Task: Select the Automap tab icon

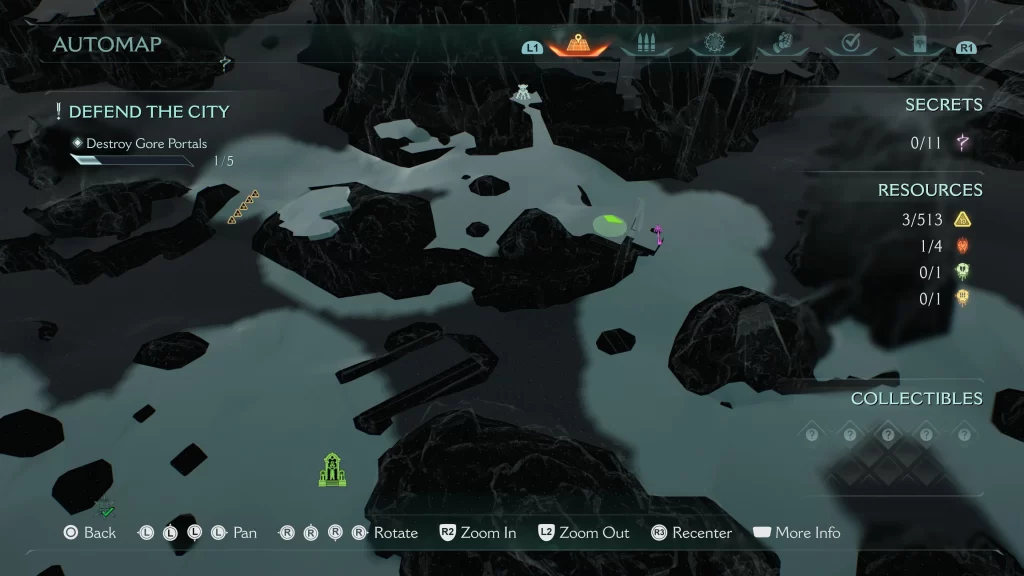Action: point(578,44)
